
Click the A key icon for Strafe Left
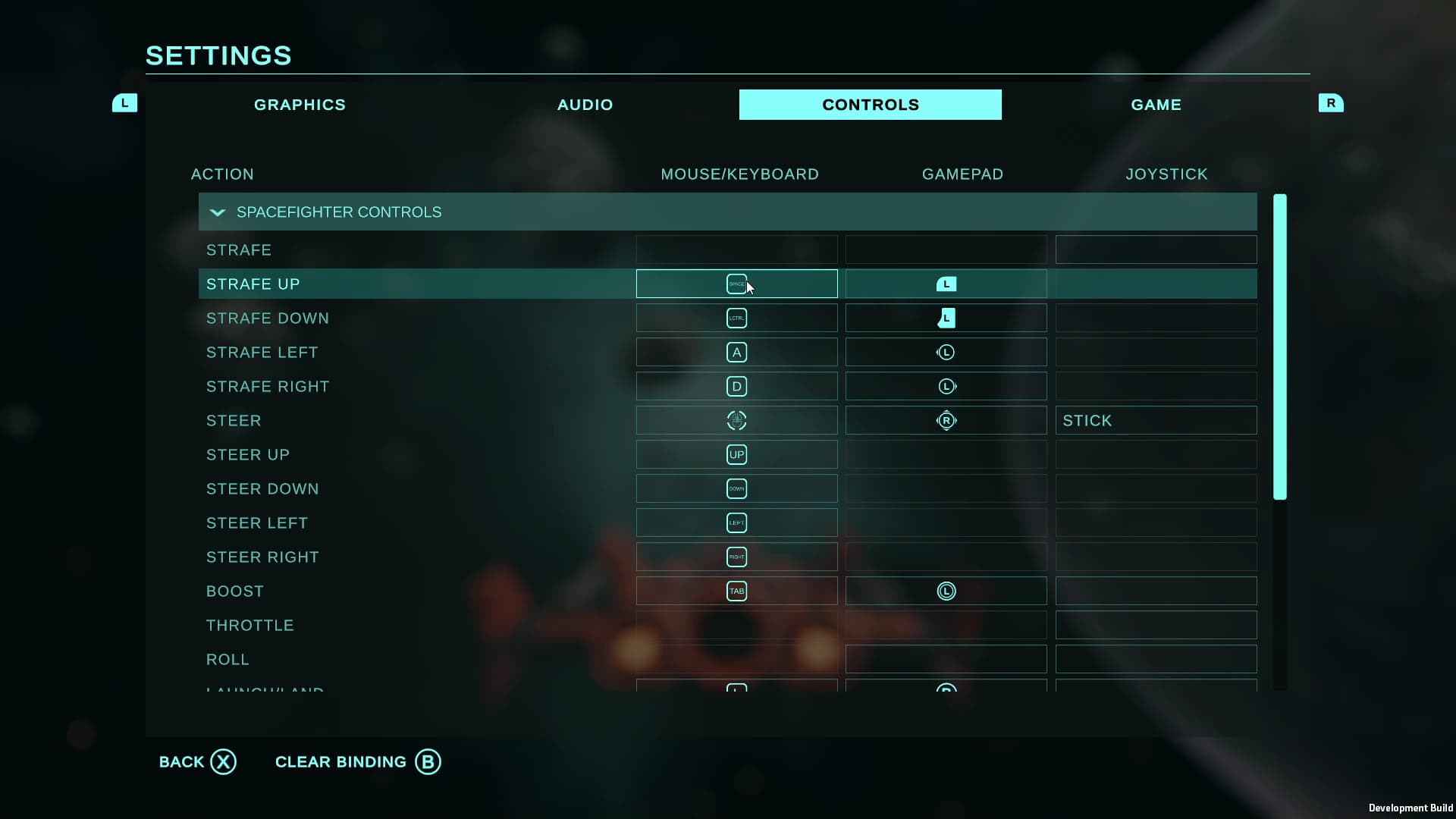[736, 352]
